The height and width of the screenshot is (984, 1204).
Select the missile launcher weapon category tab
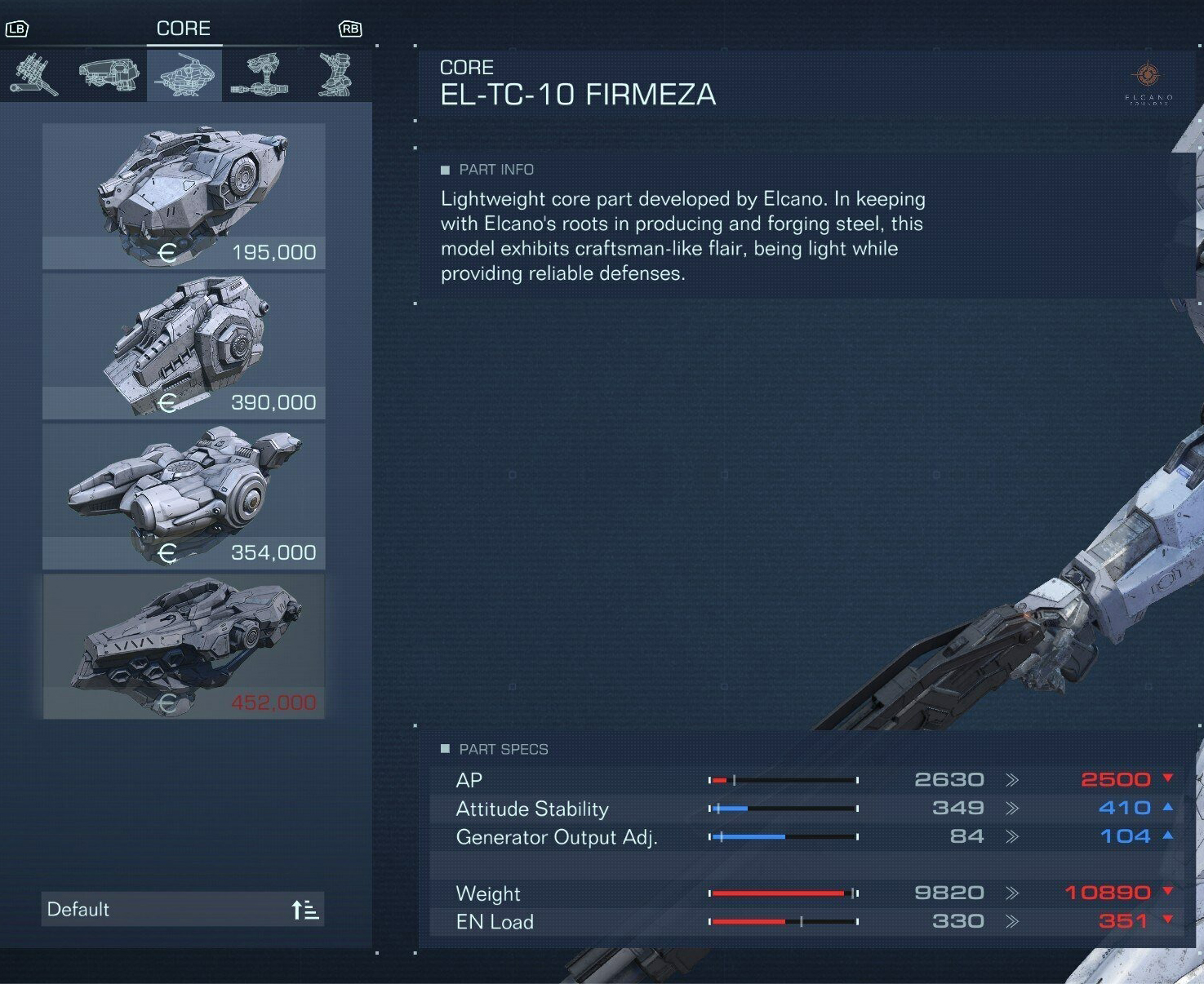coord(34,75)
